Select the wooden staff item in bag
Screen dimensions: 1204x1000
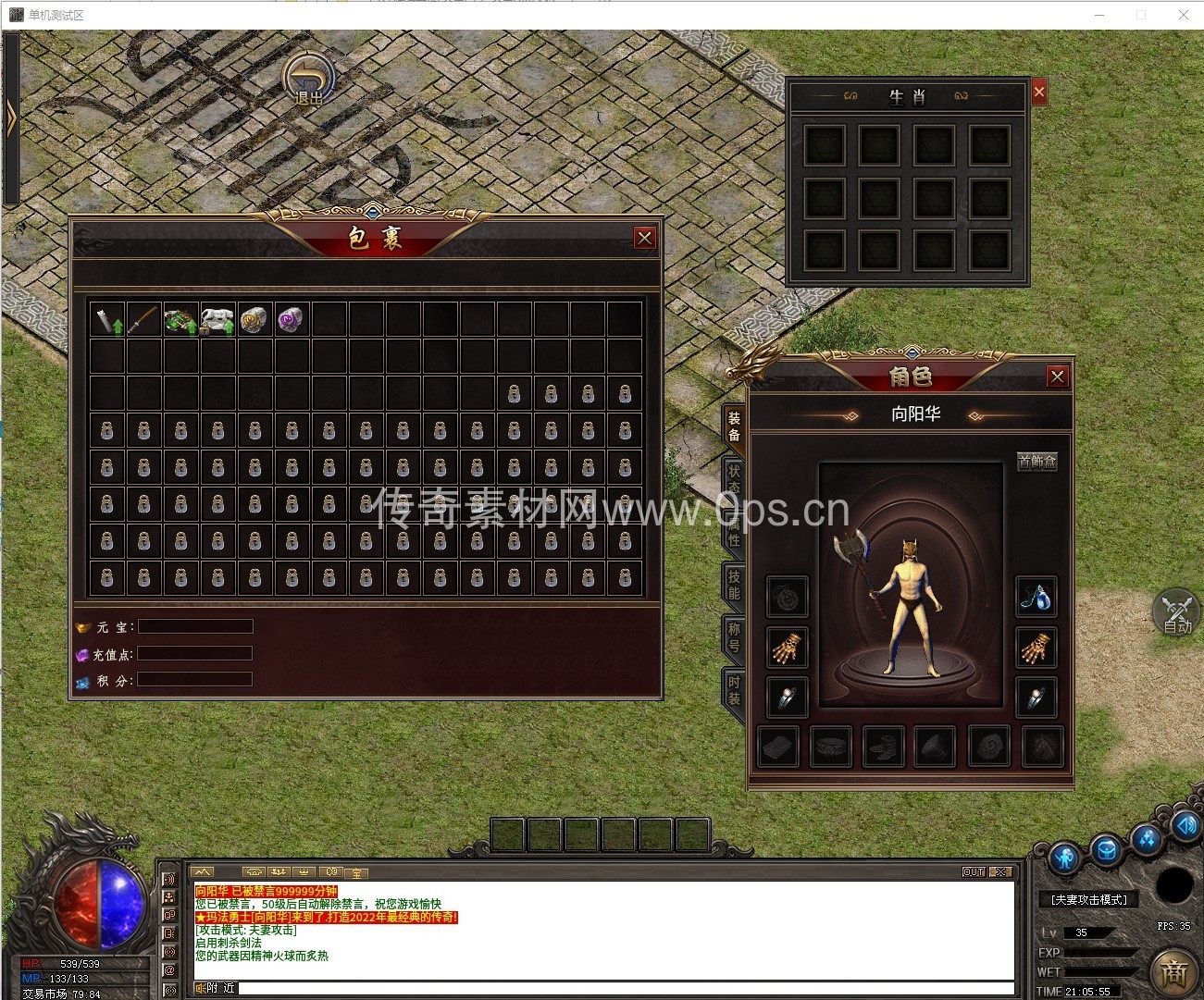143,320
